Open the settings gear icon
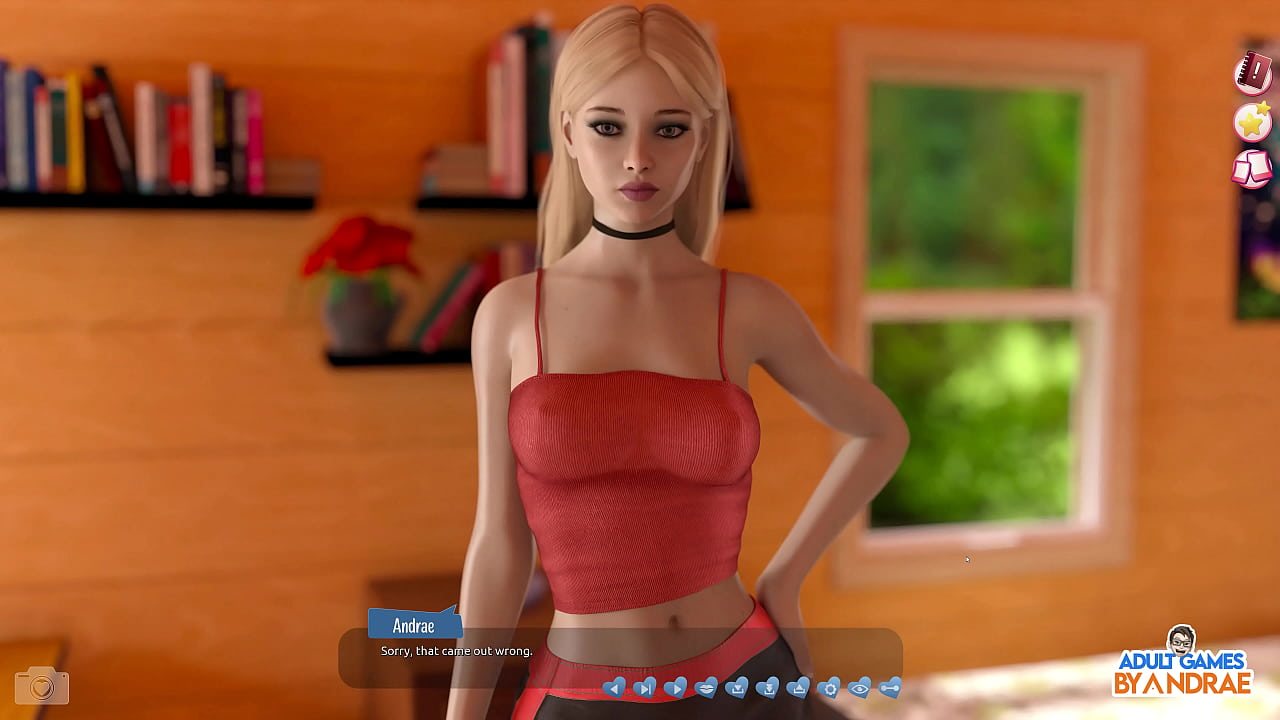 829,687
